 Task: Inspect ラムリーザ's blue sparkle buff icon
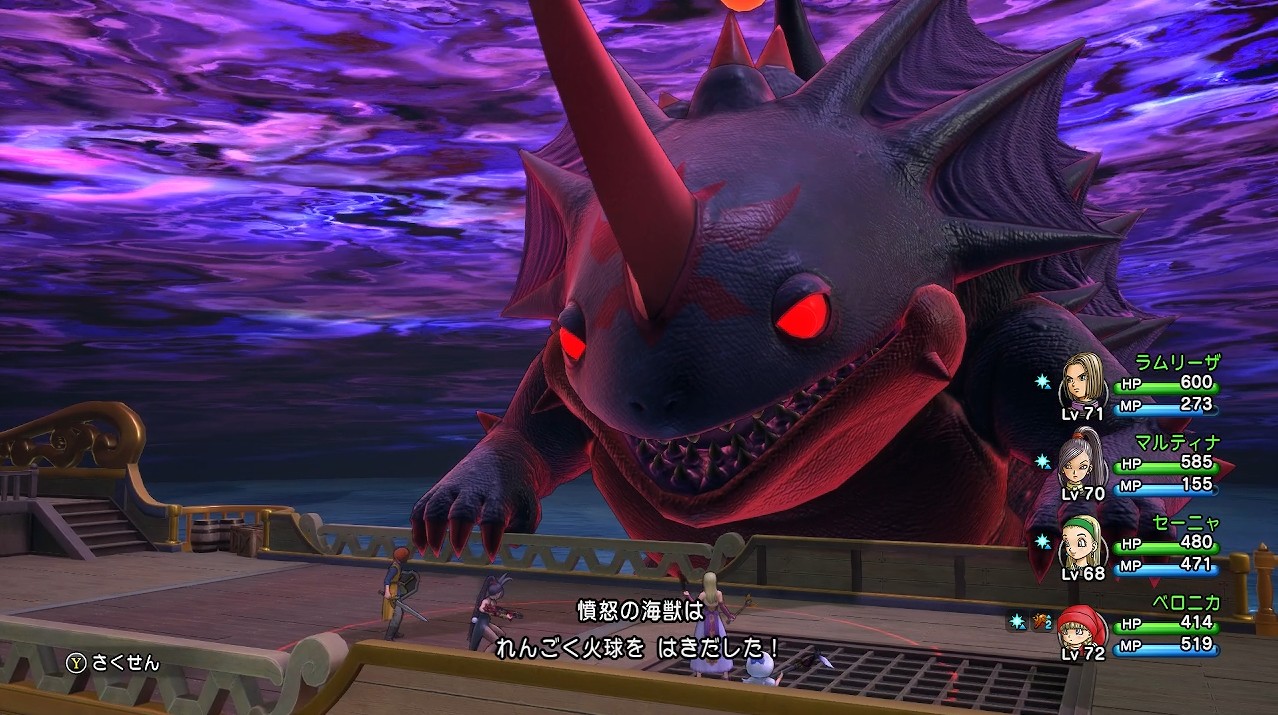[x=1042, y=382]
